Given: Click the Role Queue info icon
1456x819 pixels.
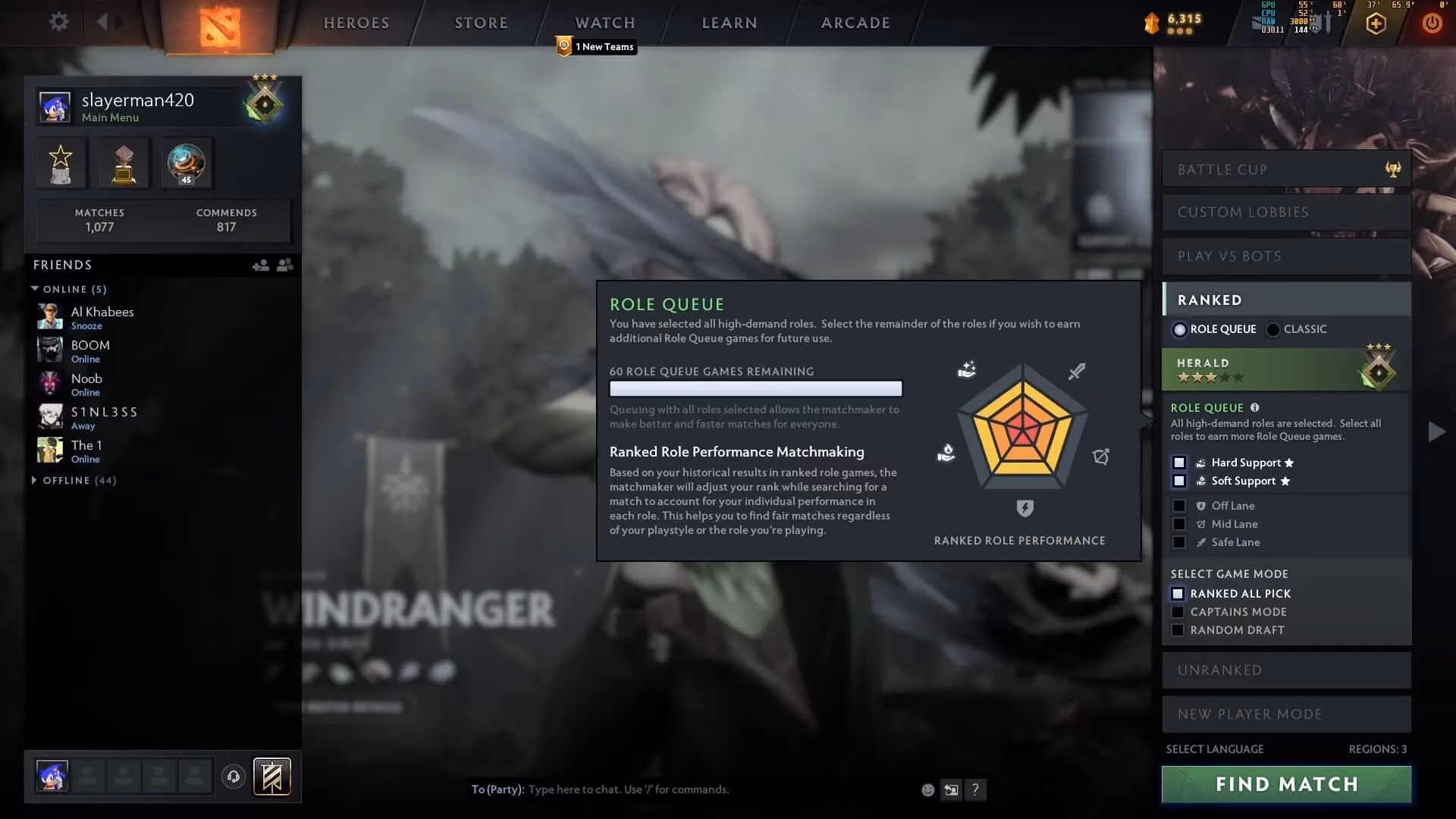Looking at the screenshot, I should [1254, 407].
